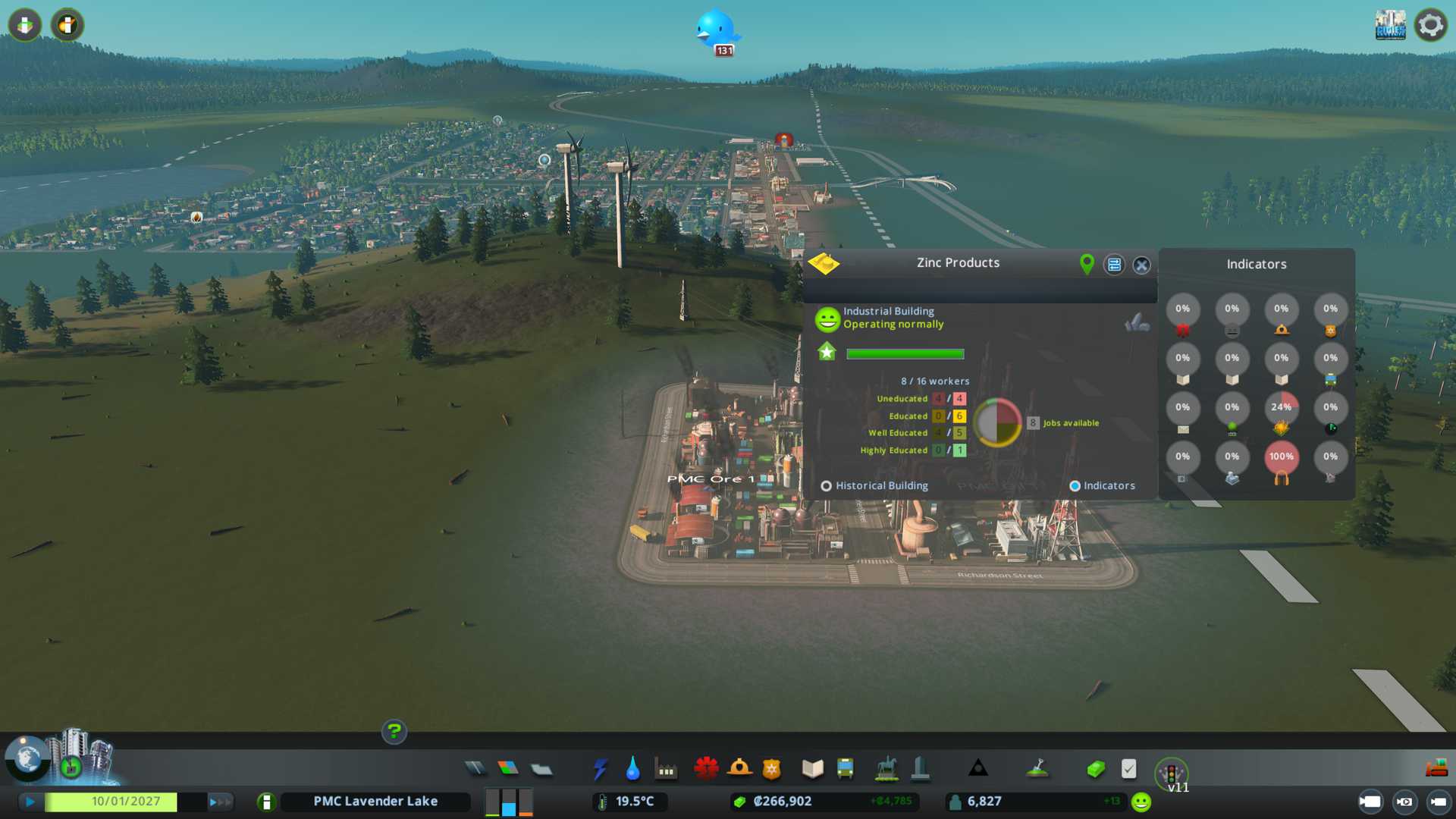Image resolution: width=1456 pixels, height=819 pixels.
Task: Open the Electricity lightning bolt menu
Action: (600, 769)
